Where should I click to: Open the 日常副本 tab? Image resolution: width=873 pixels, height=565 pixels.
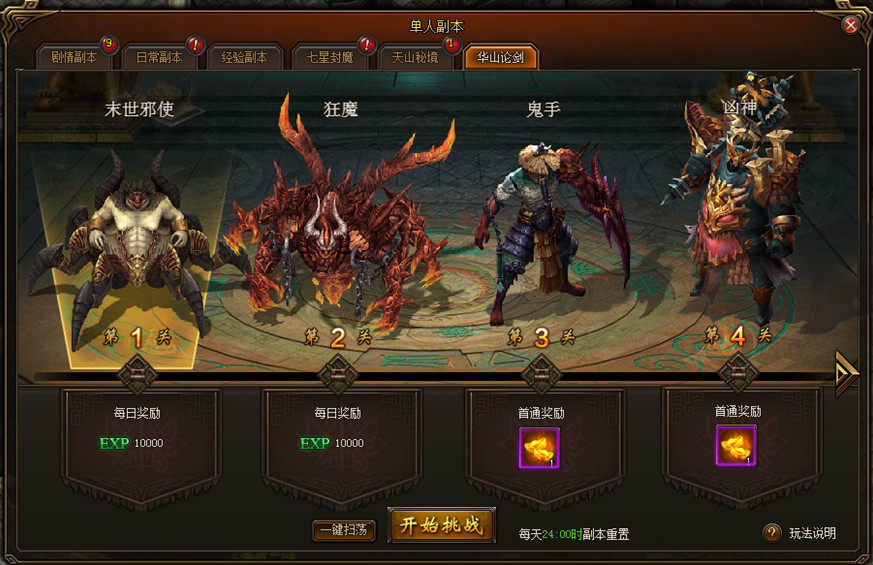159,57
